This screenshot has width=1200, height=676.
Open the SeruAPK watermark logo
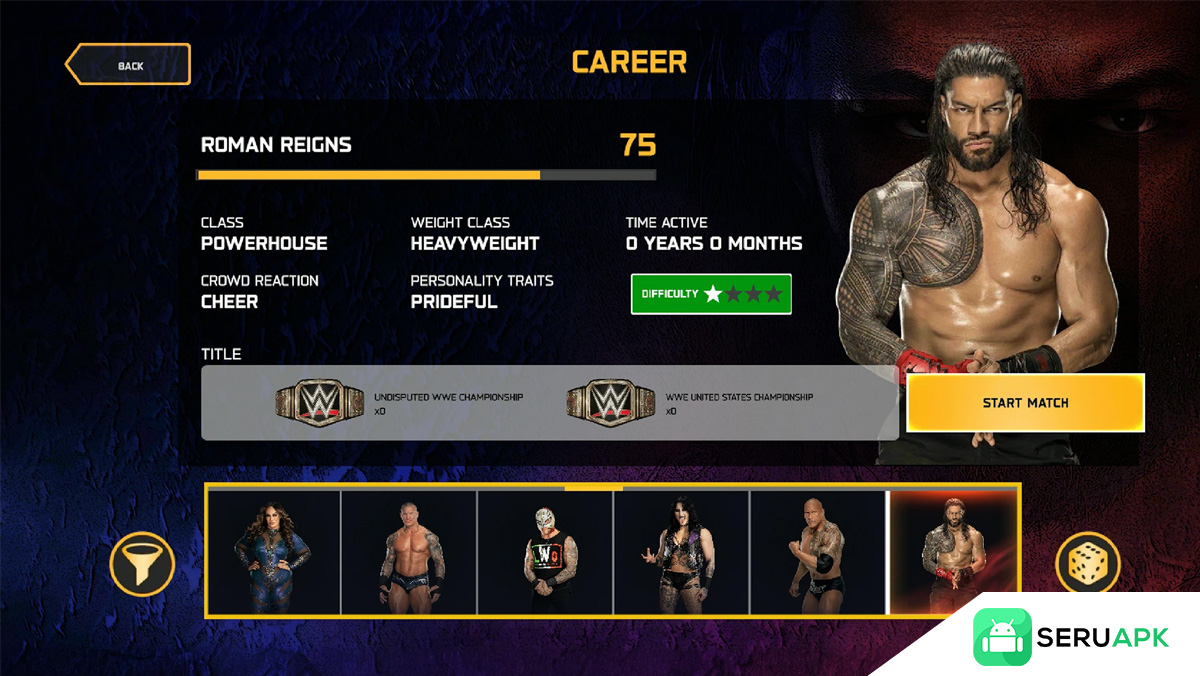1072,638
